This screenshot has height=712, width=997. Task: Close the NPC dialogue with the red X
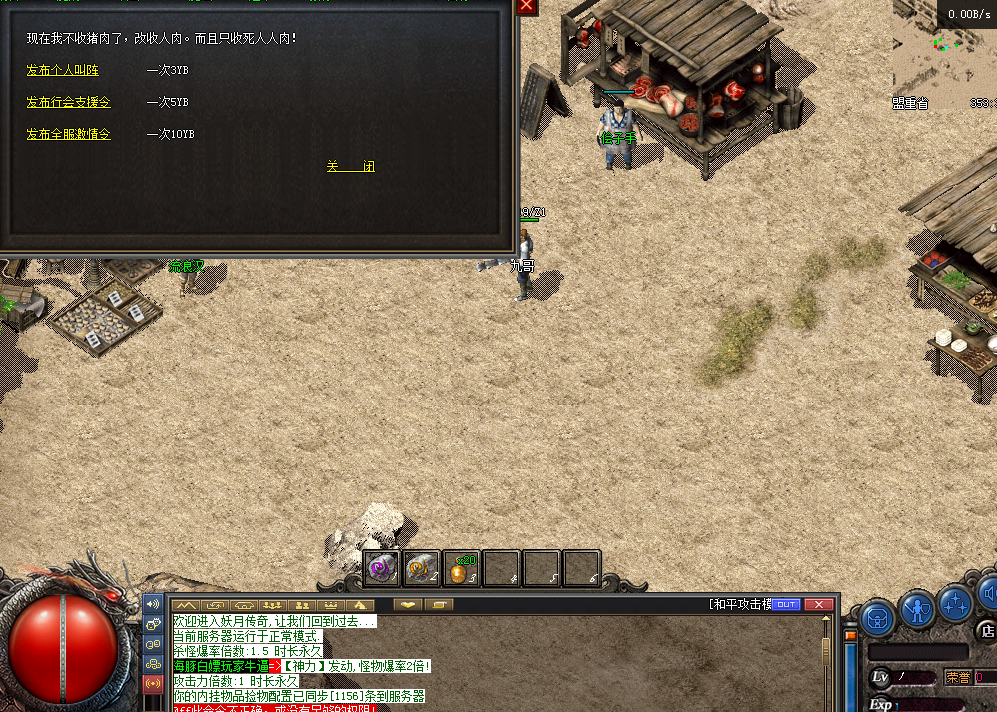527,6
